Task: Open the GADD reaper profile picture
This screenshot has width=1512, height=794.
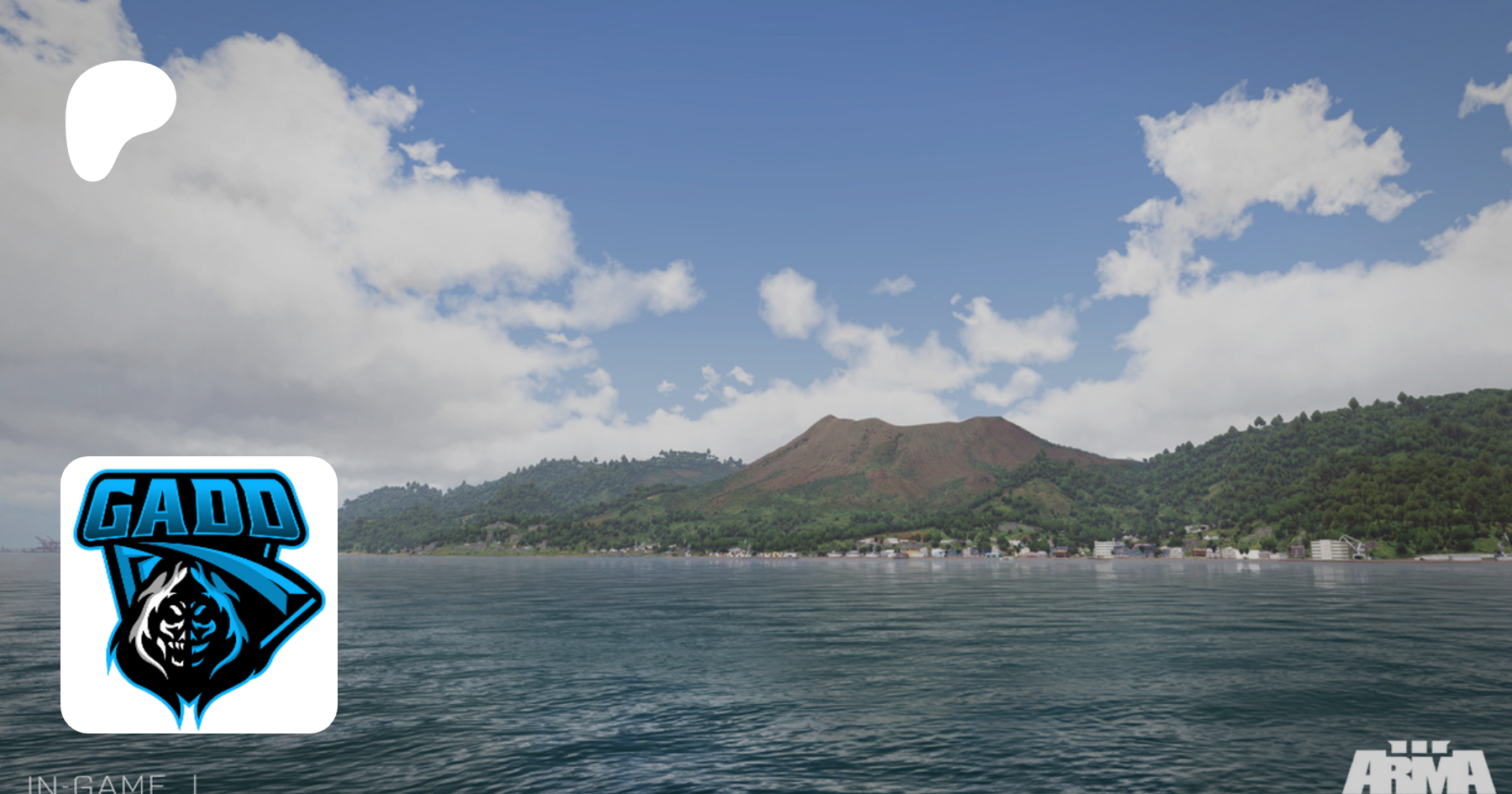Action: [199, 595]
